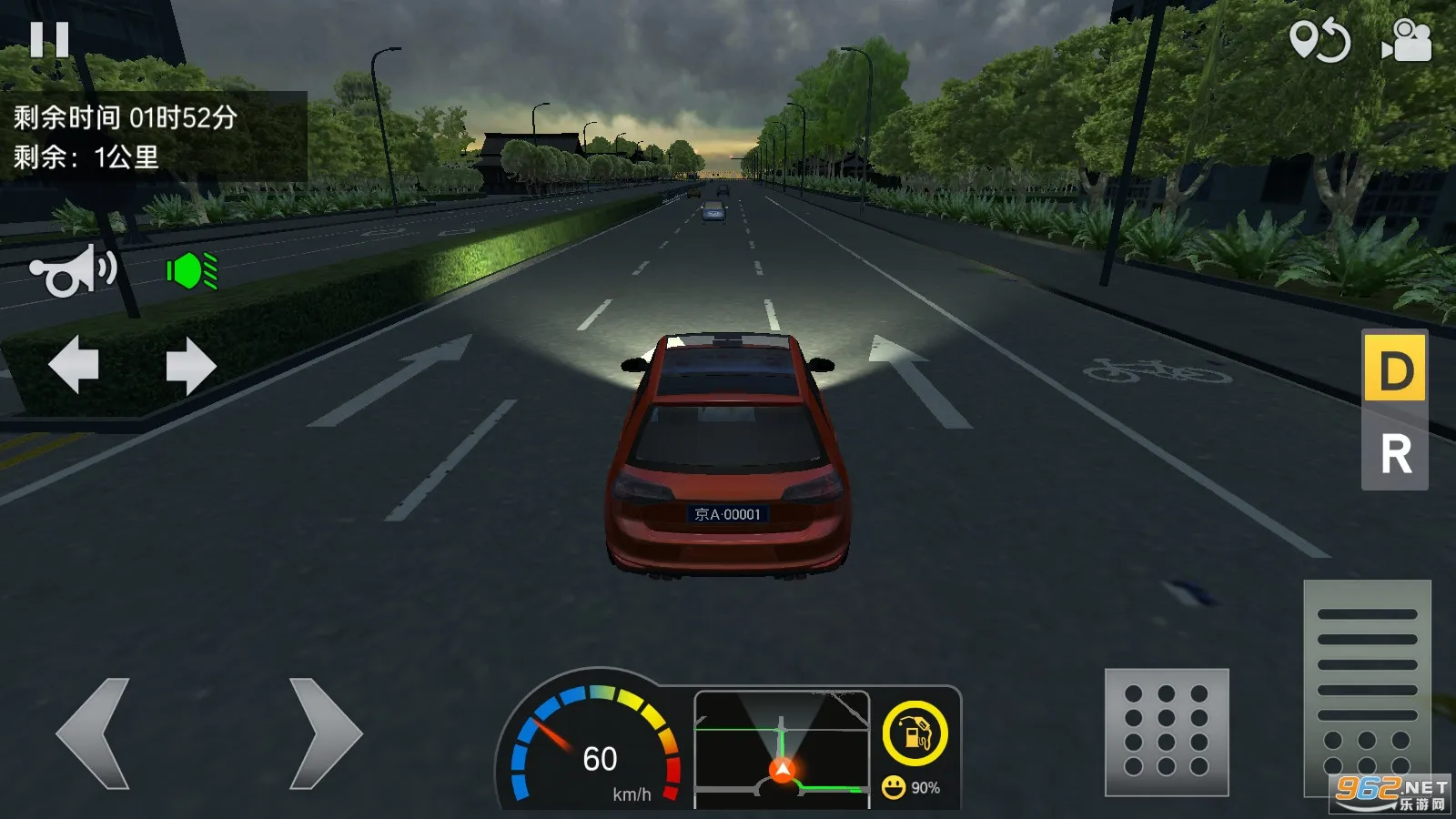Steer right with the large chevron

[x=325, y=733]
